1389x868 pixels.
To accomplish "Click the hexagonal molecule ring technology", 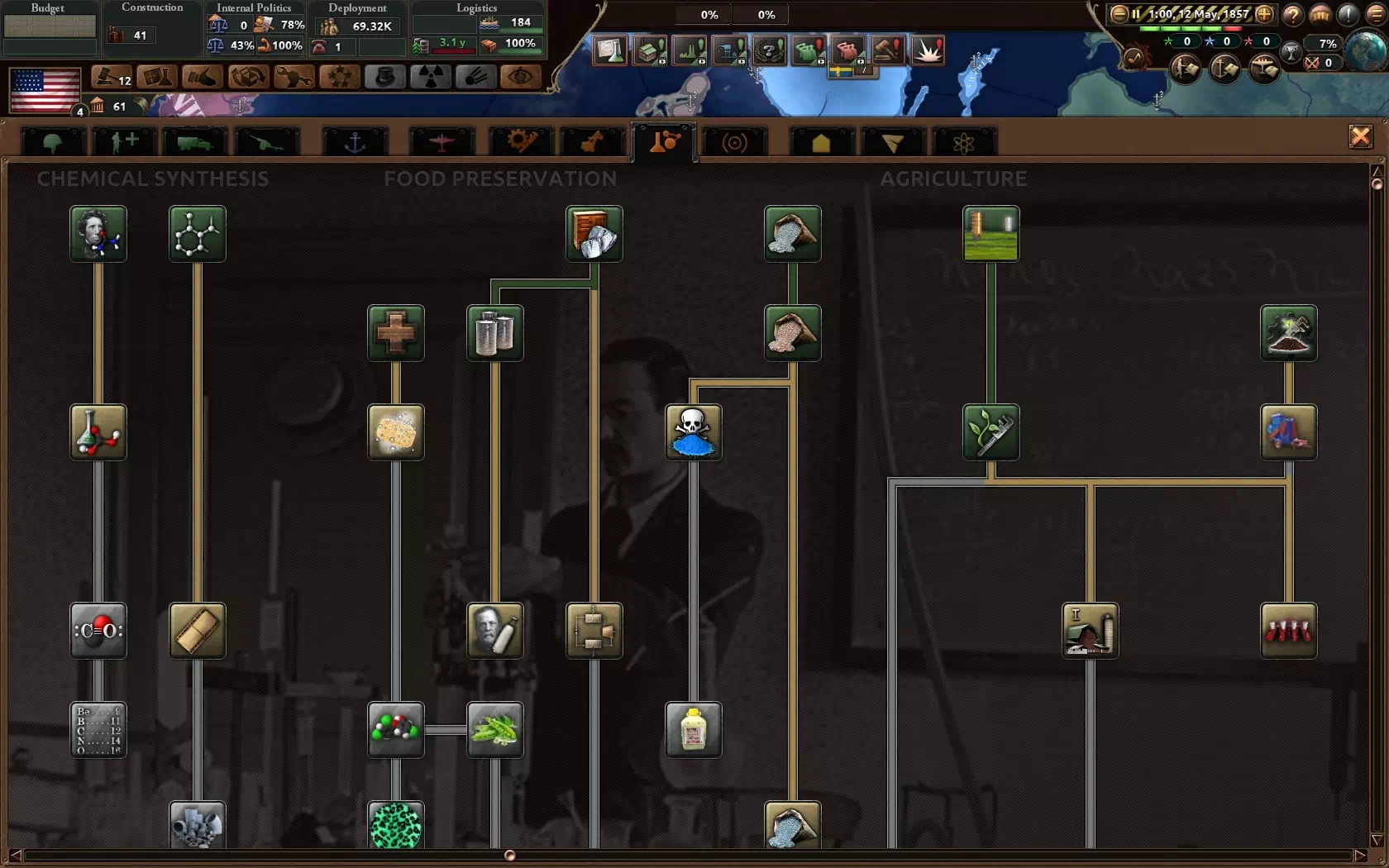I will tap(197, 234).
